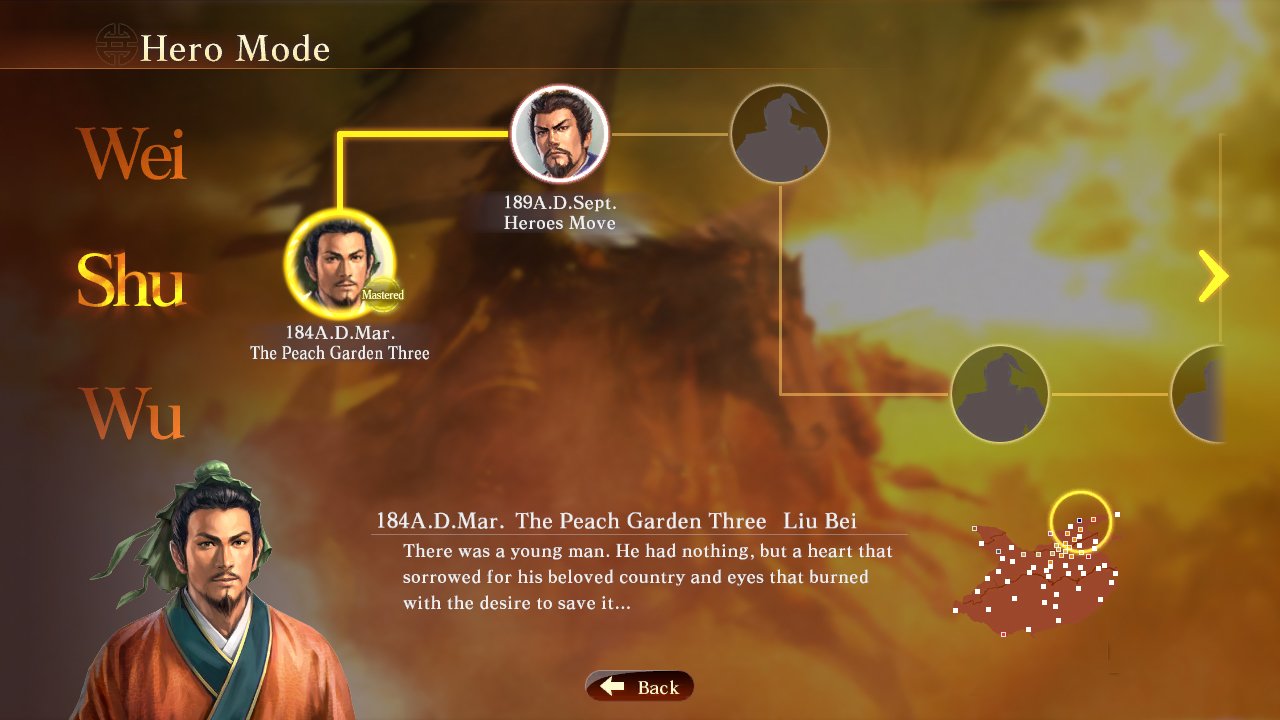Click the locked scenario silhouette beside Heroes Move
The image size is (1280, 720).
coord(779,133)
